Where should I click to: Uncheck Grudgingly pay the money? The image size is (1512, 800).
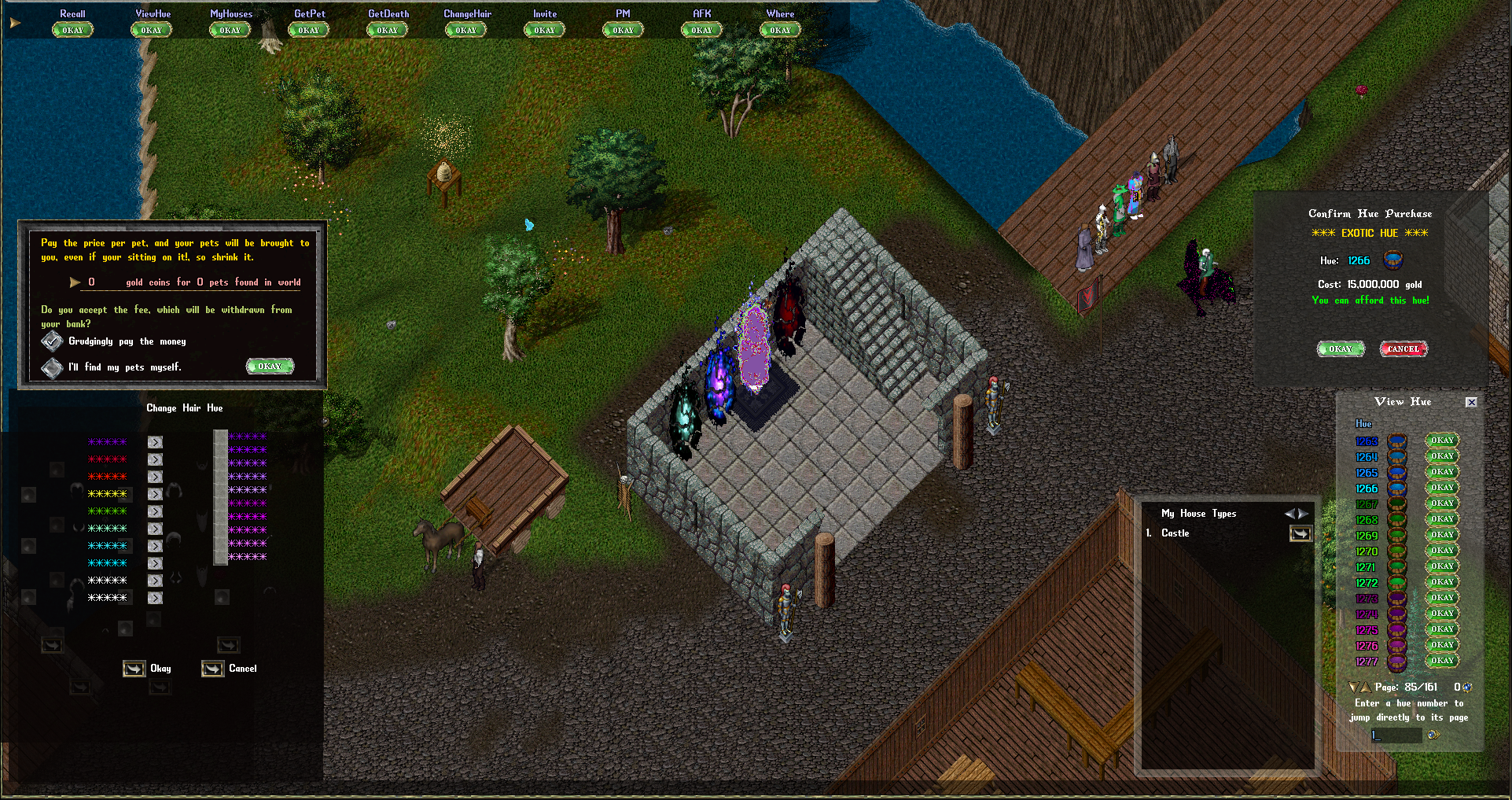click(52, 341)
